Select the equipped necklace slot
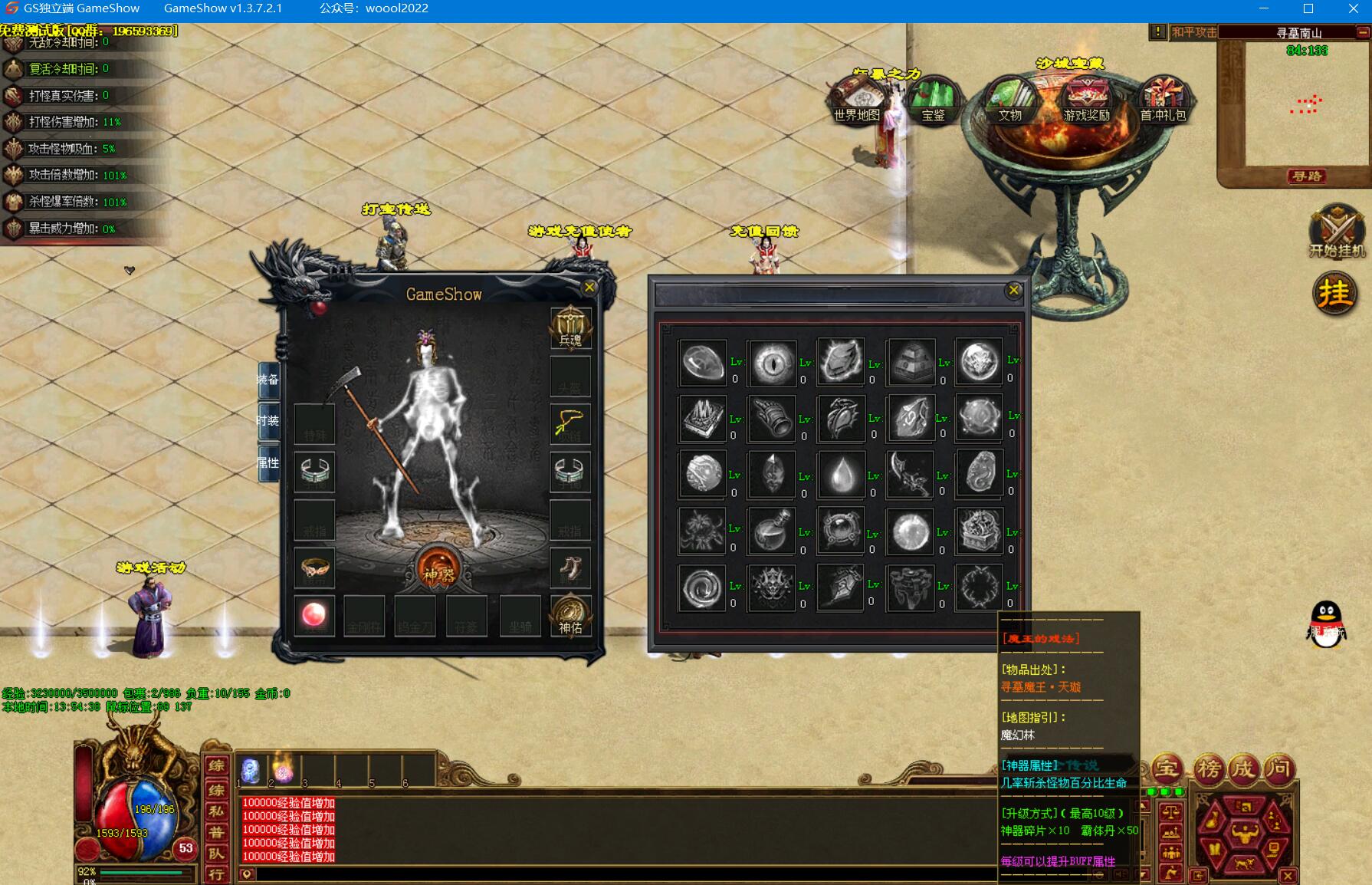1372x885 pixels. click(570, 423)
